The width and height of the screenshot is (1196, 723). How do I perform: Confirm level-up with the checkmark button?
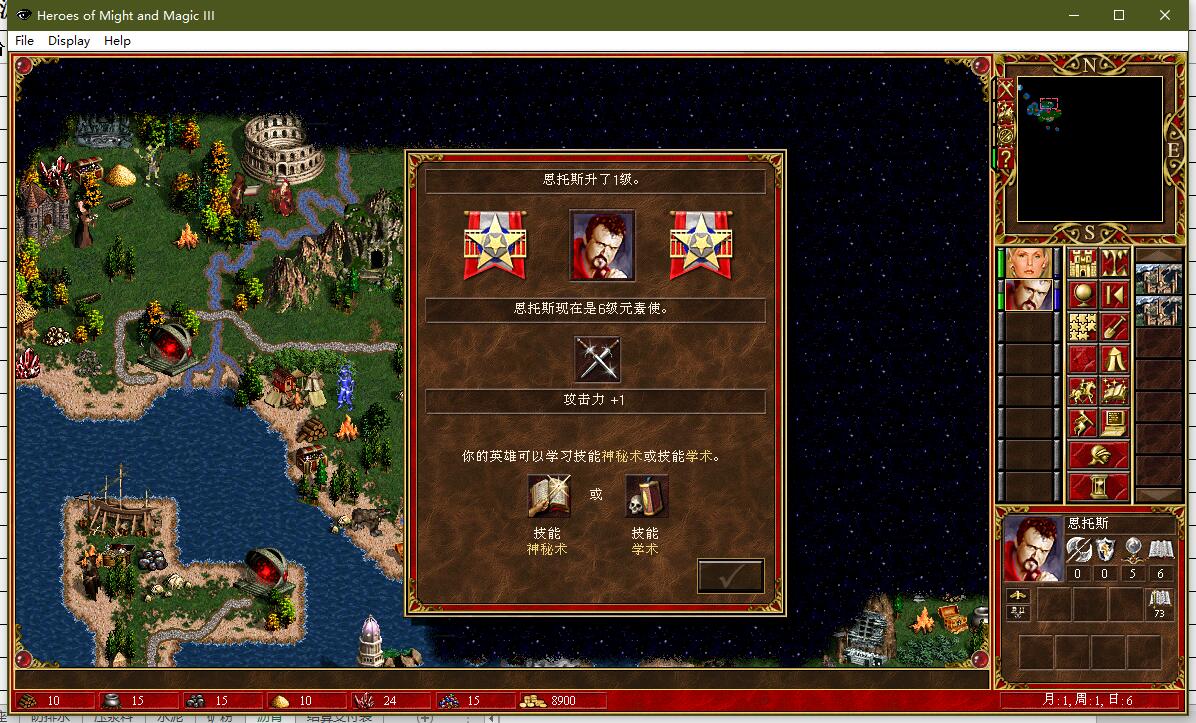click(730, 576)
